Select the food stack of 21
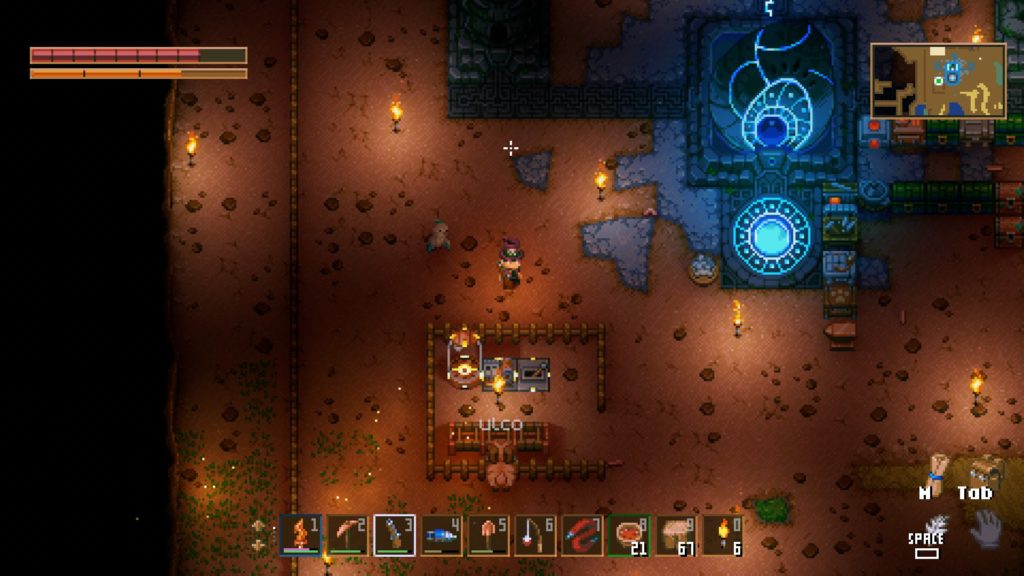 coord(630,535)
